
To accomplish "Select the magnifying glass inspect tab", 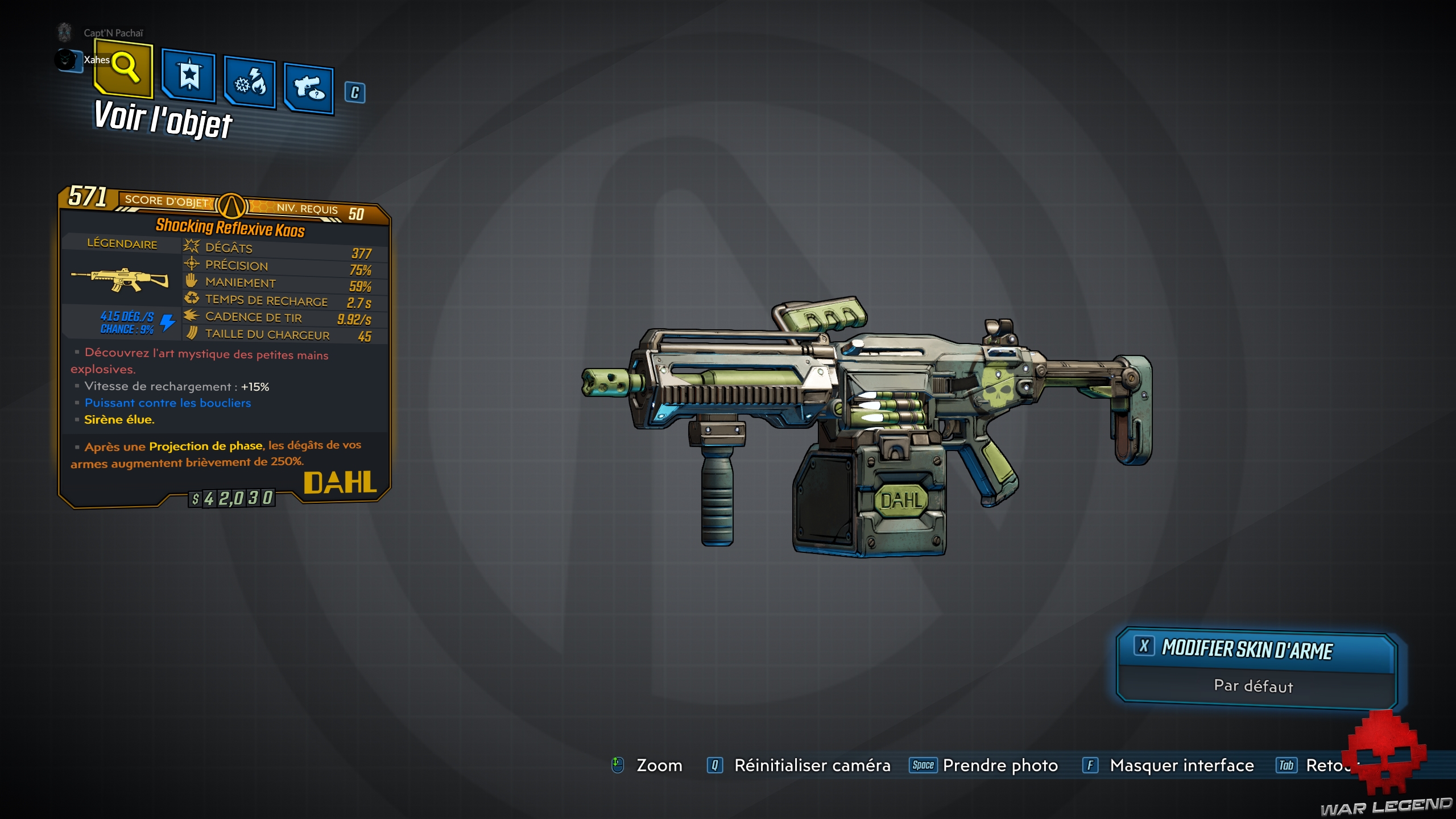I will (x=124, y=68).
